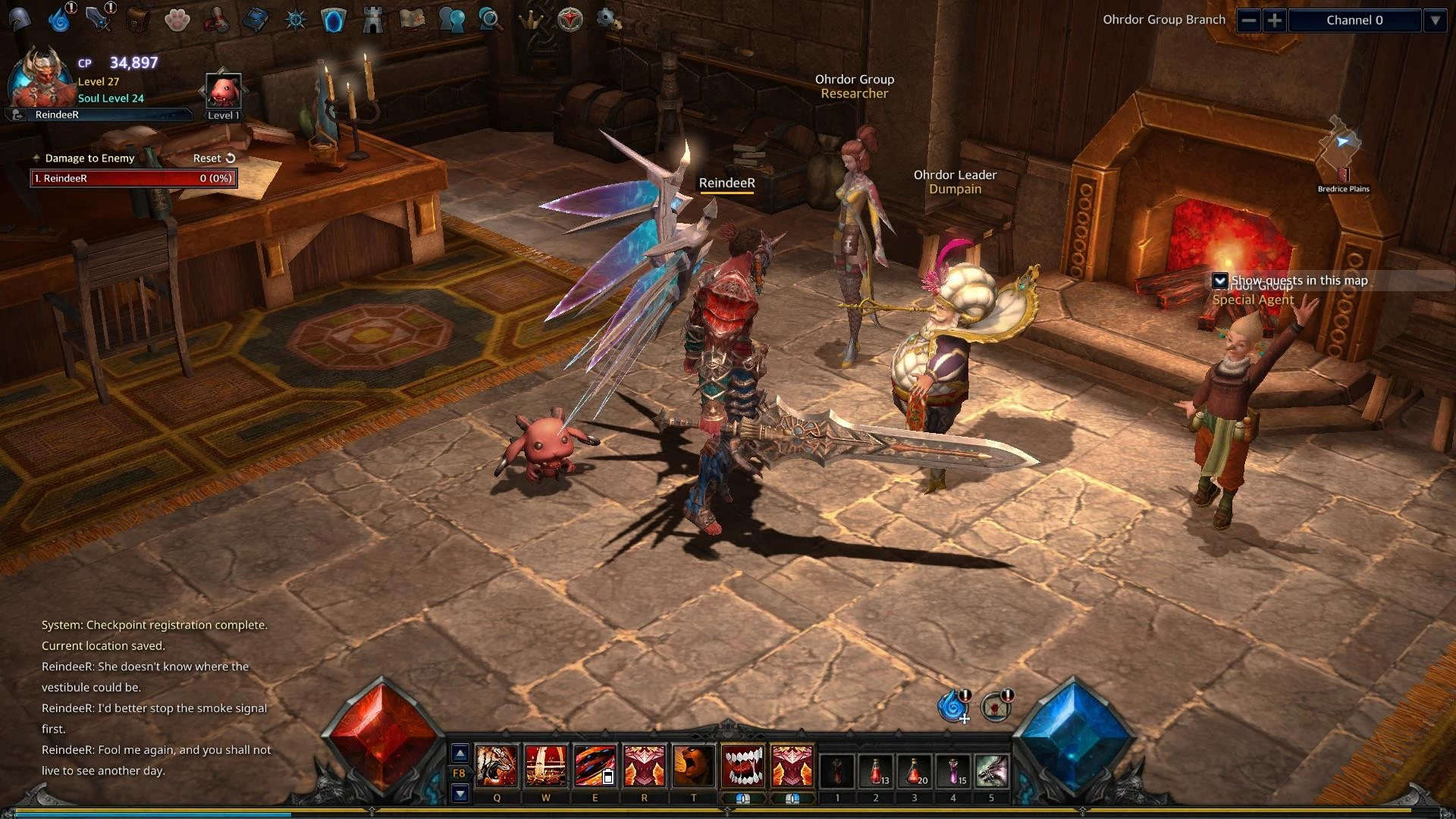Reset the Damage to Enemy meter
This screenshot has width=1456, height=819.
[x=214, y=158]
